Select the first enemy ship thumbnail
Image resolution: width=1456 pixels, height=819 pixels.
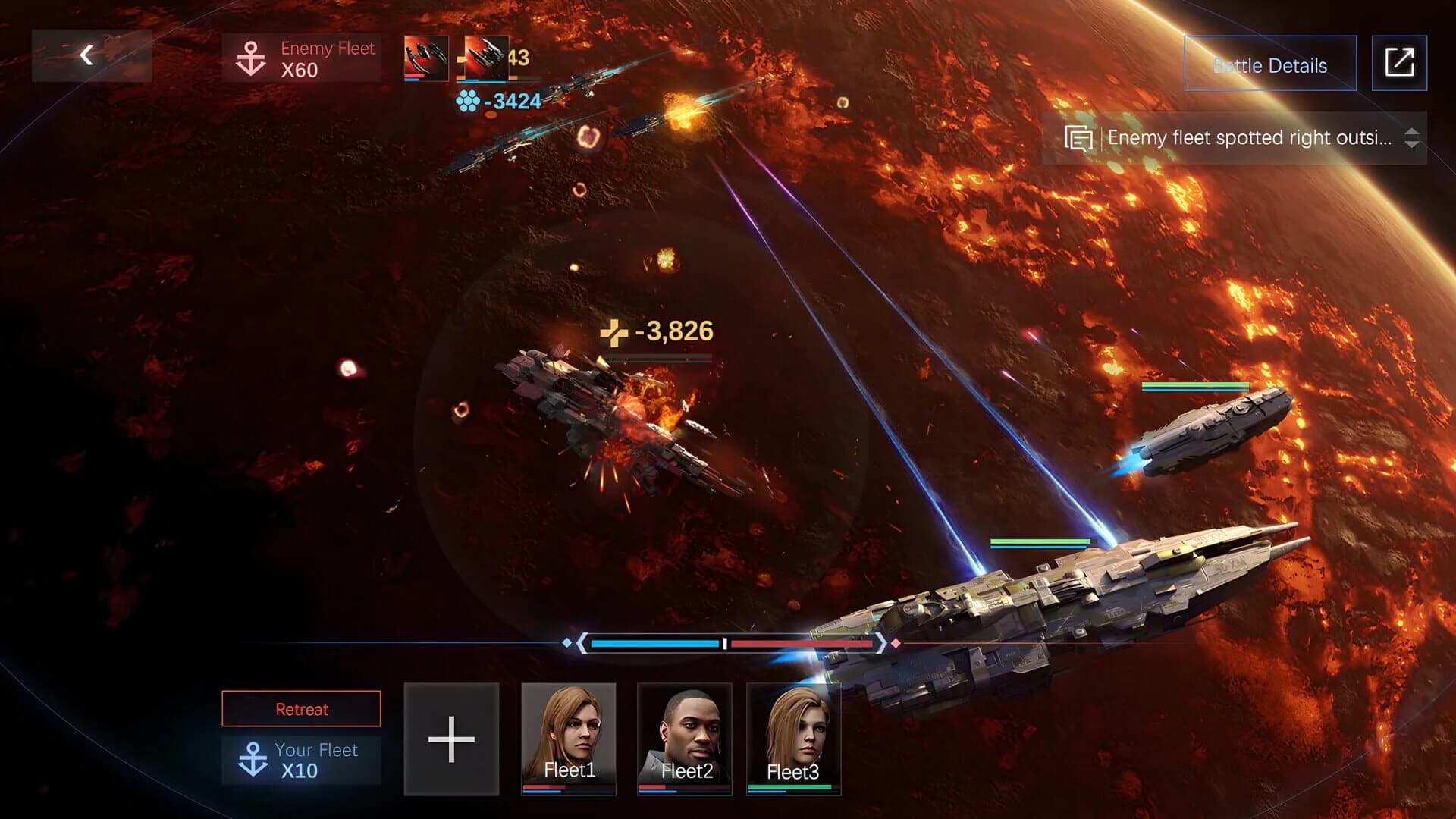click(425, 59)
